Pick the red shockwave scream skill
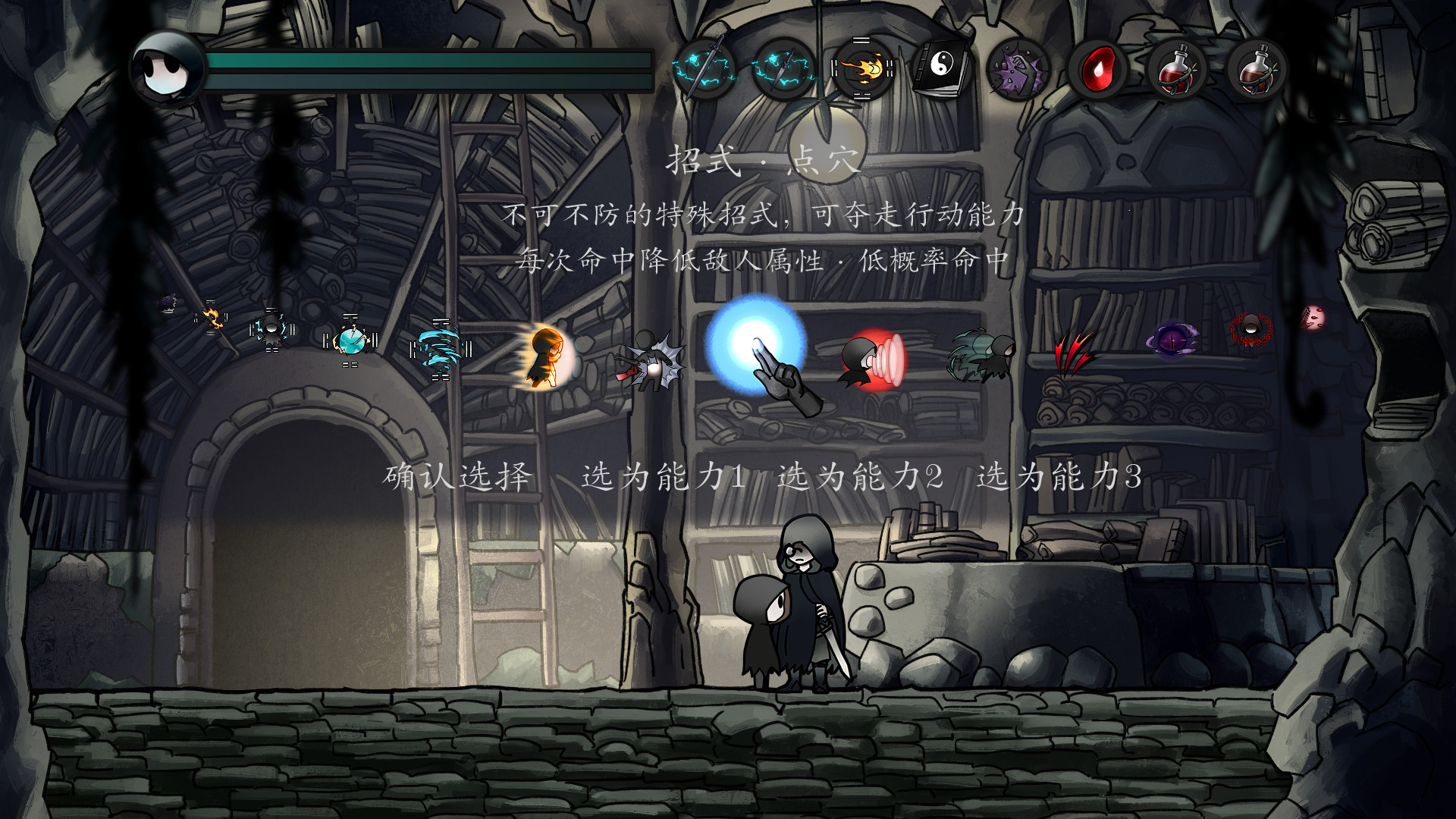Screen dimensions: 1456x819 (x=872, y=359)
